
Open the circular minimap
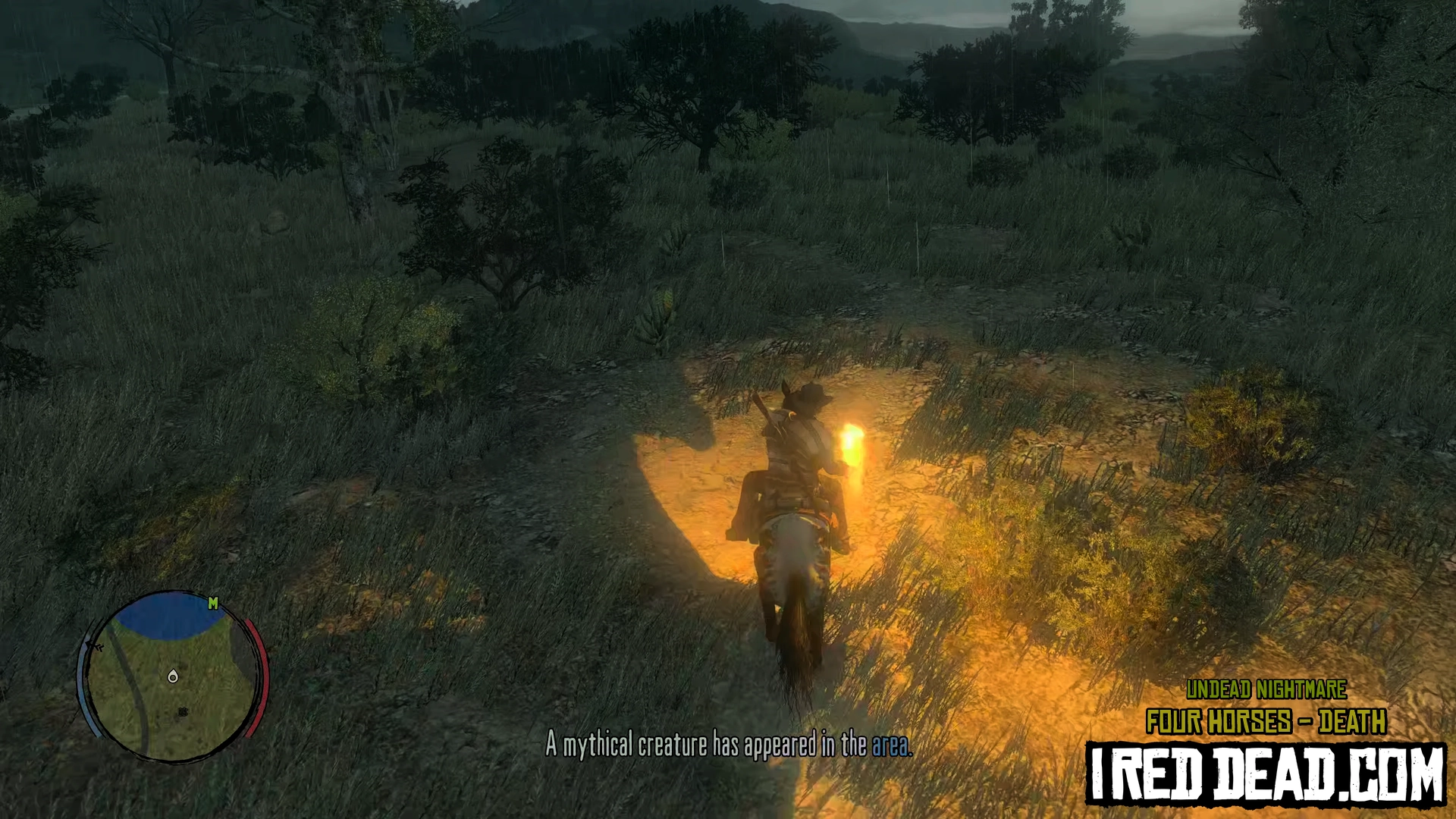coord(172,676)
